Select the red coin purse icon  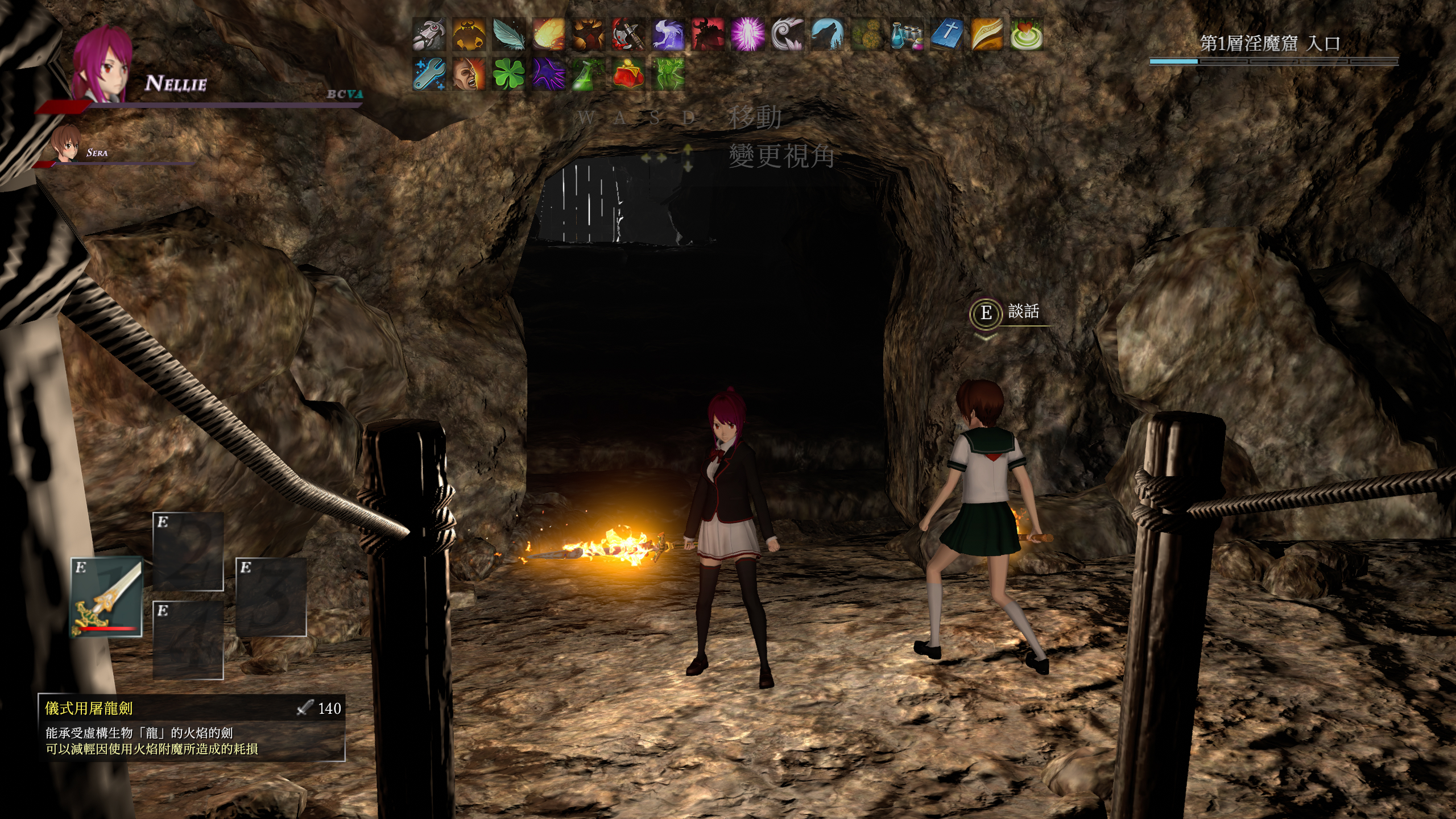[628, 74]
